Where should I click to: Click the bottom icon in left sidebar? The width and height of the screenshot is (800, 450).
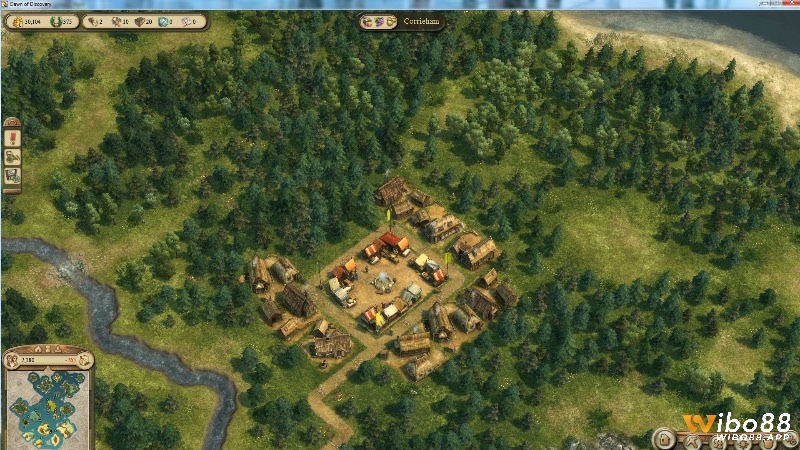pos(12,176)
